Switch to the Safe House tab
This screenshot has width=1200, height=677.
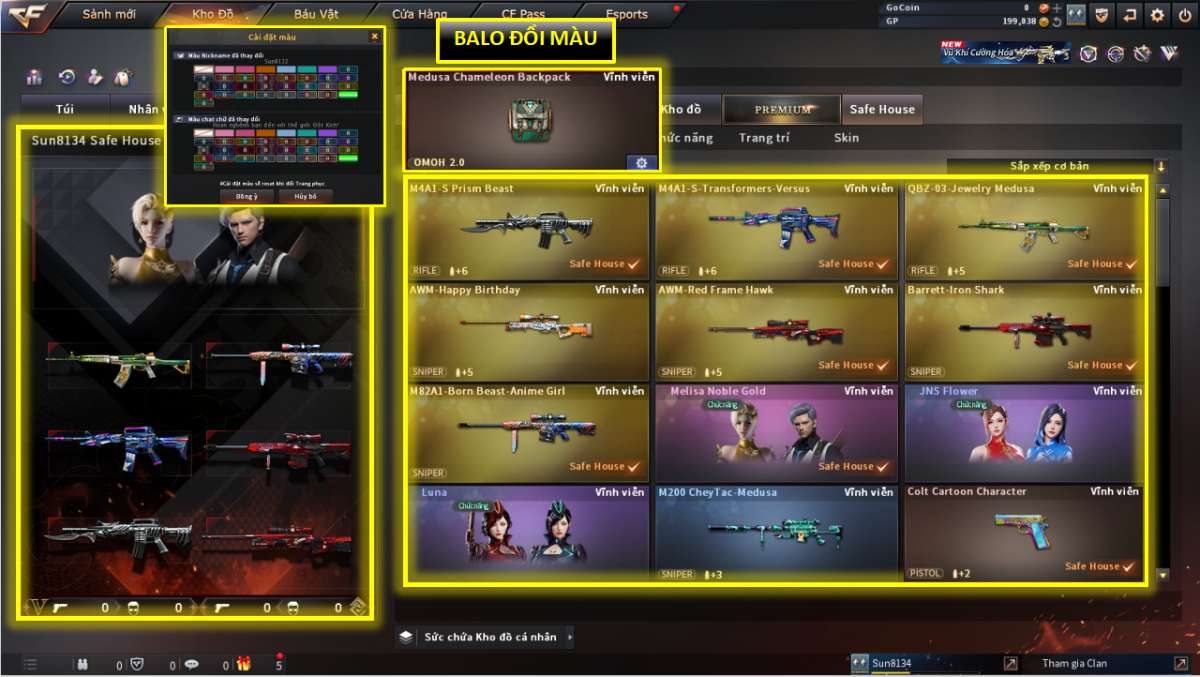click(882, 109)
